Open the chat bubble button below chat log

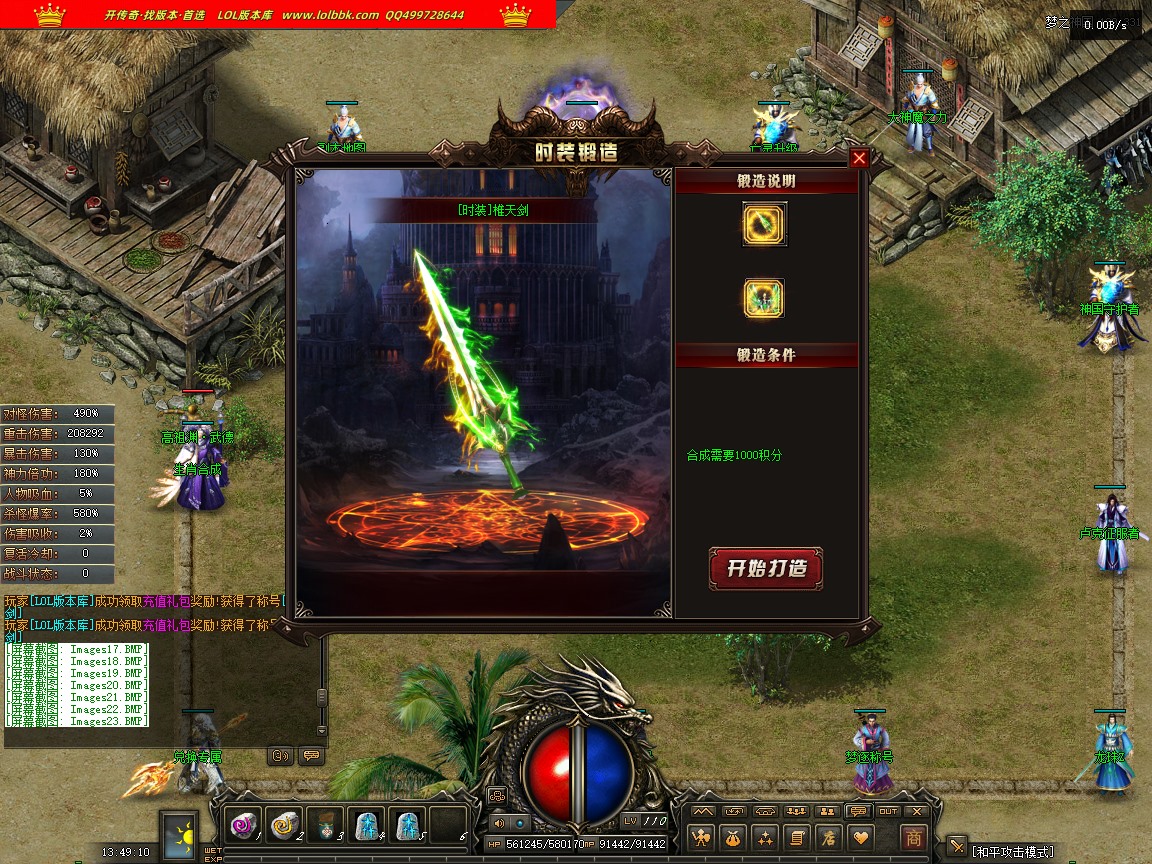pos(311,756)
